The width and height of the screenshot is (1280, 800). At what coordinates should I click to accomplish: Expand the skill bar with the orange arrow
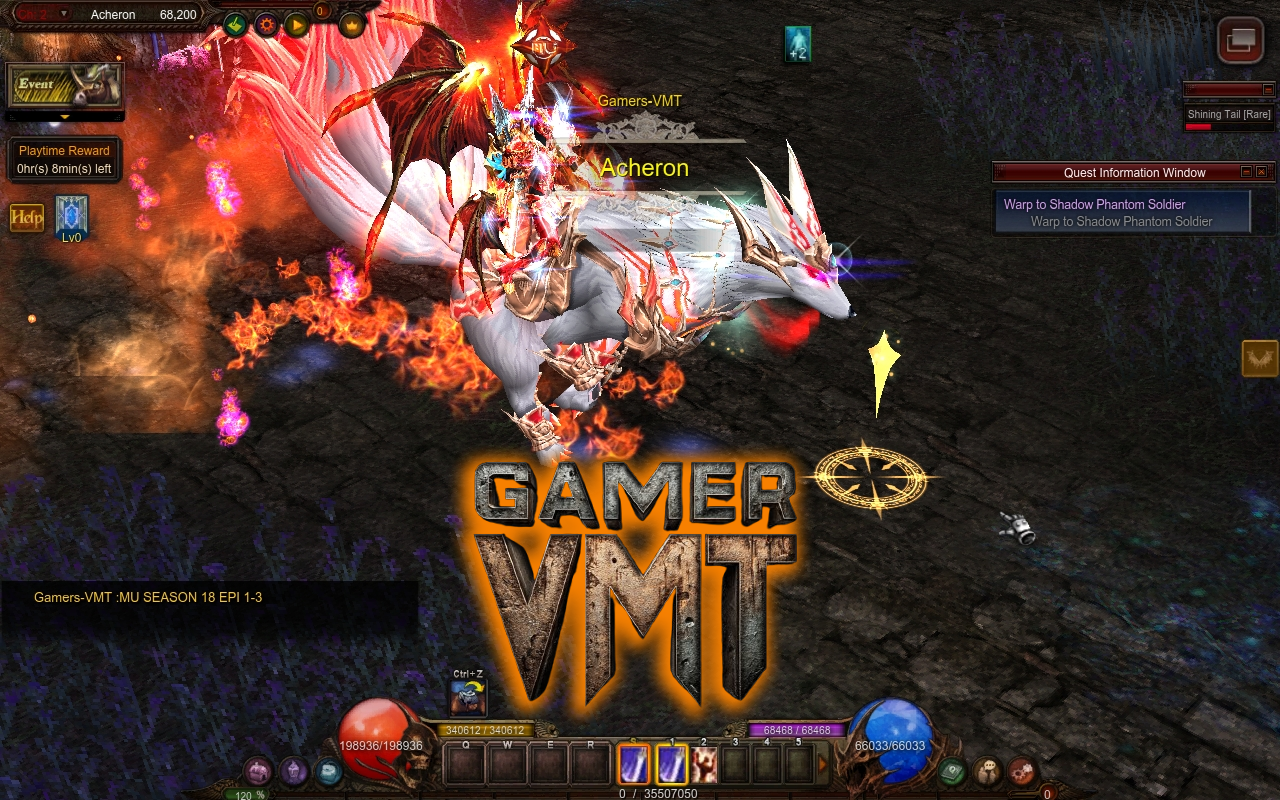[823, 765]
